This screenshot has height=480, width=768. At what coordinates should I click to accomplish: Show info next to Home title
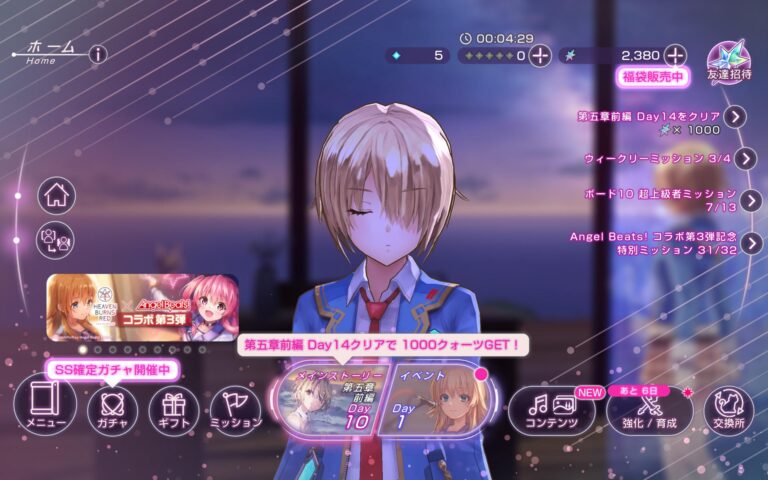click(x=97, y=54)
